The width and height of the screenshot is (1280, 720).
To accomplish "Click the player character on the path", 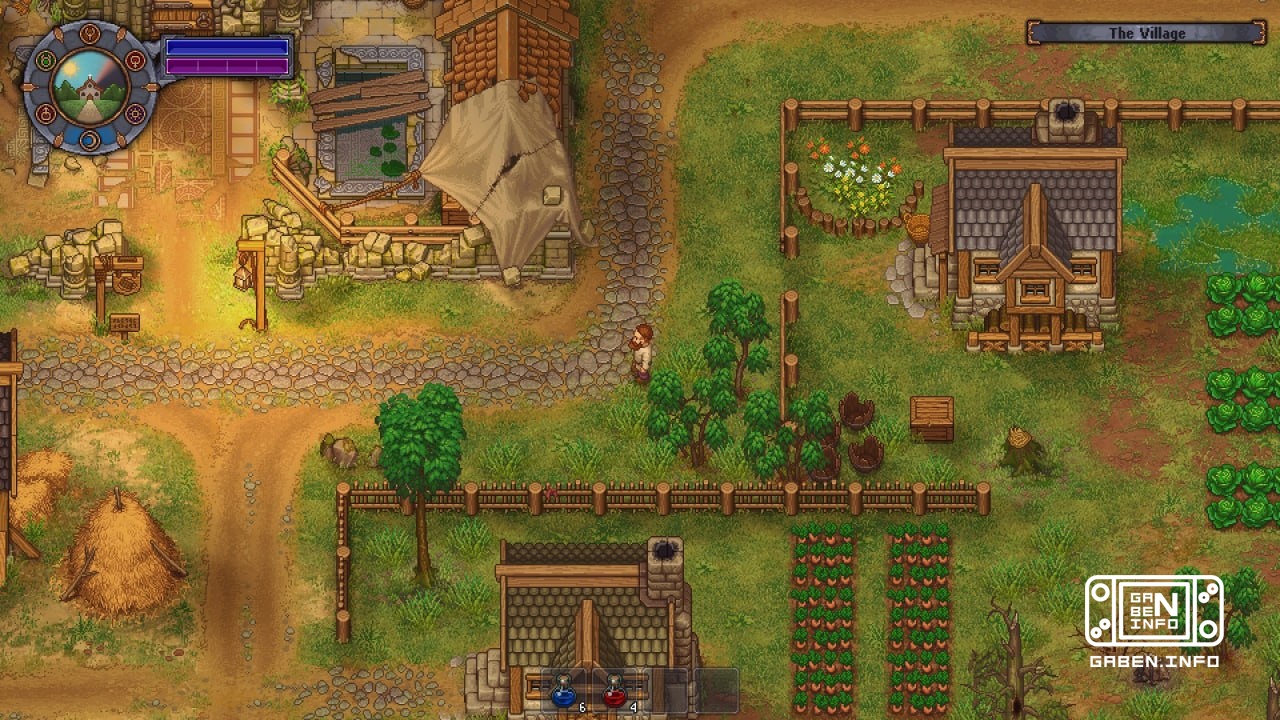I will pyautogui.click(x=642, y=350).
